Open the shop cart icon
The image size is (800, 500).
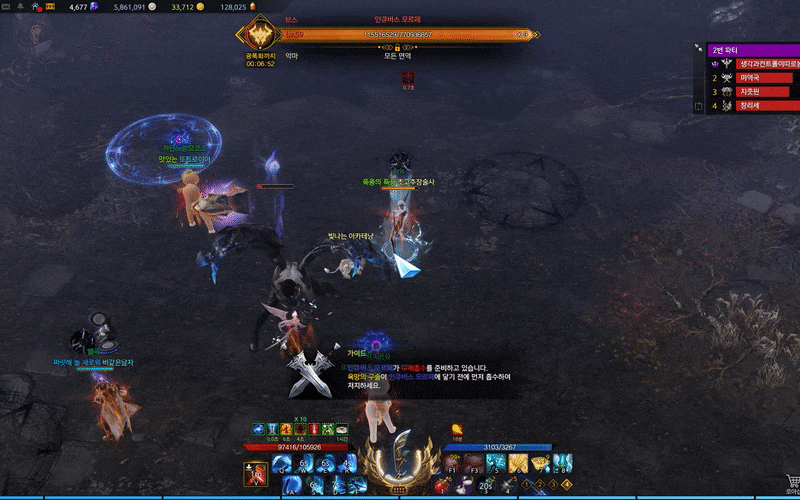[x=792, y=480]
